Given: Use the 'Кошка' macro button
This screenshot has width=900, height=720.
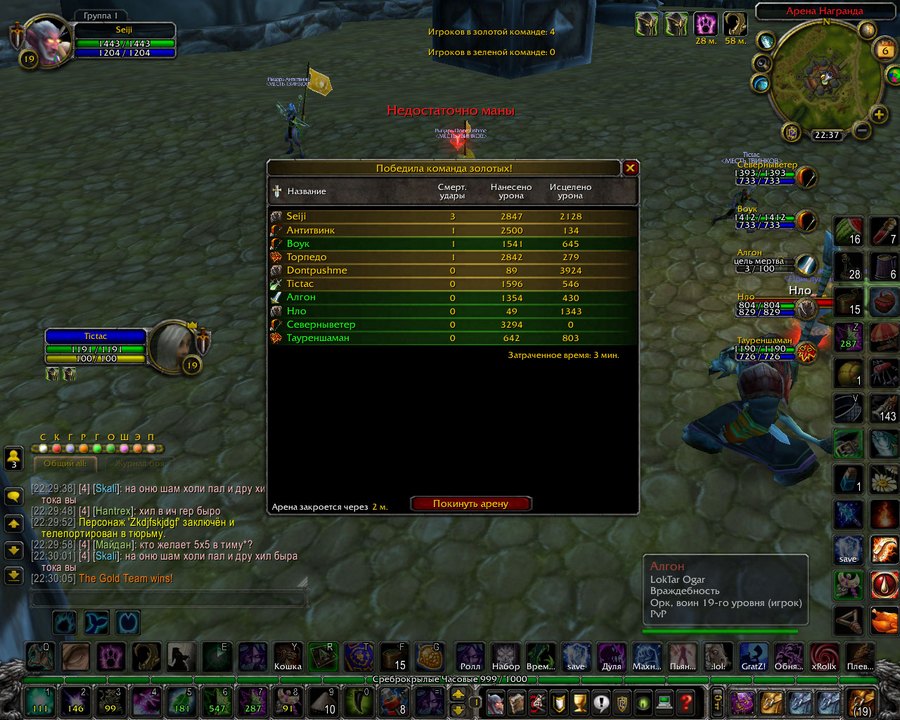Looking at the screenshot, I should tap(288, 656).
